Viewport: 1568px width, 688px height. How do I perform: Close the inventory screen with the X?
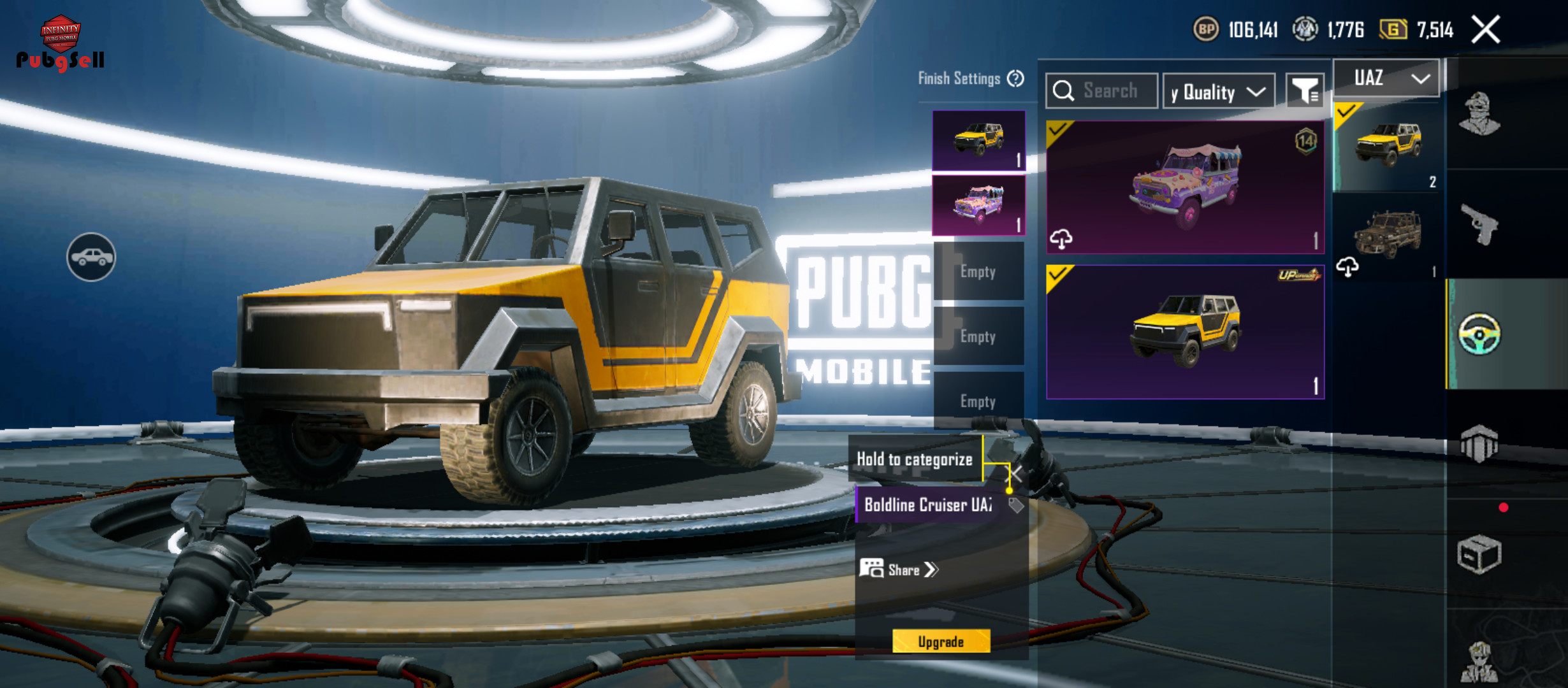[1486, 30]
